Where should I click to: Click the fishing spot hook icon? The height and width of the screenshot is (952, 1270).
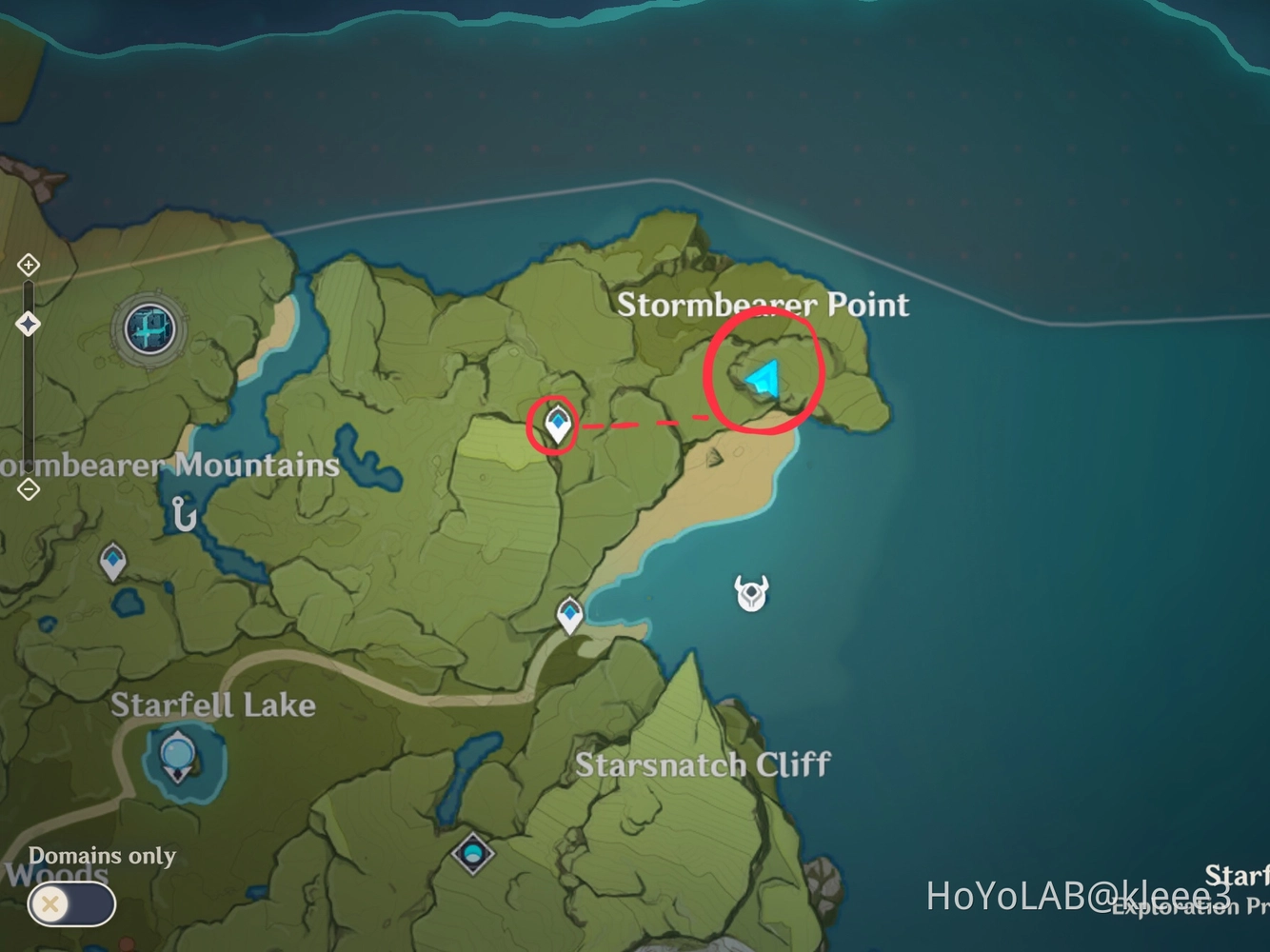click(182, 514)
